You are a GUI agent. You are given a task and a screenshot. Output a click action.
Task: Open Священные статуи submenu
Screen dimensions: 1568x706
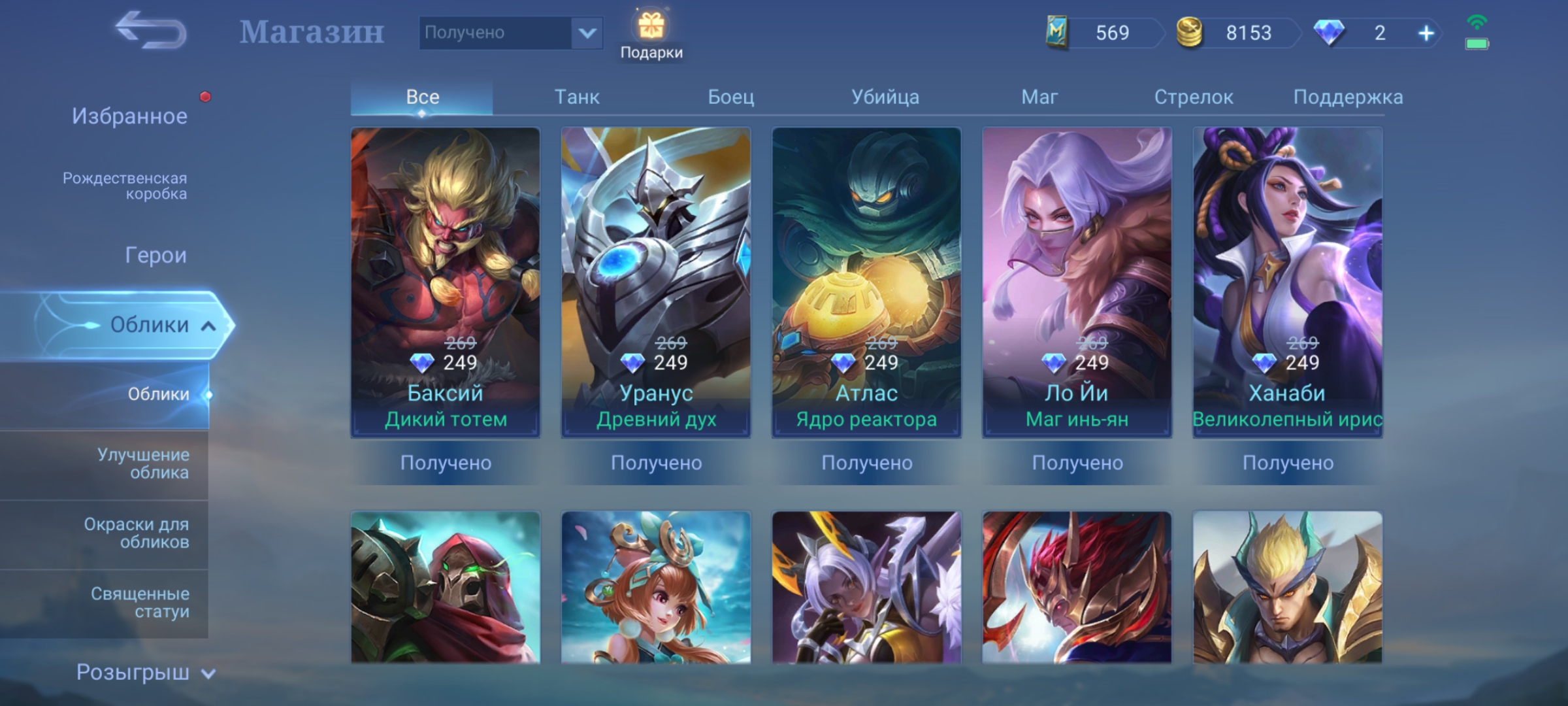pos(140,602)
